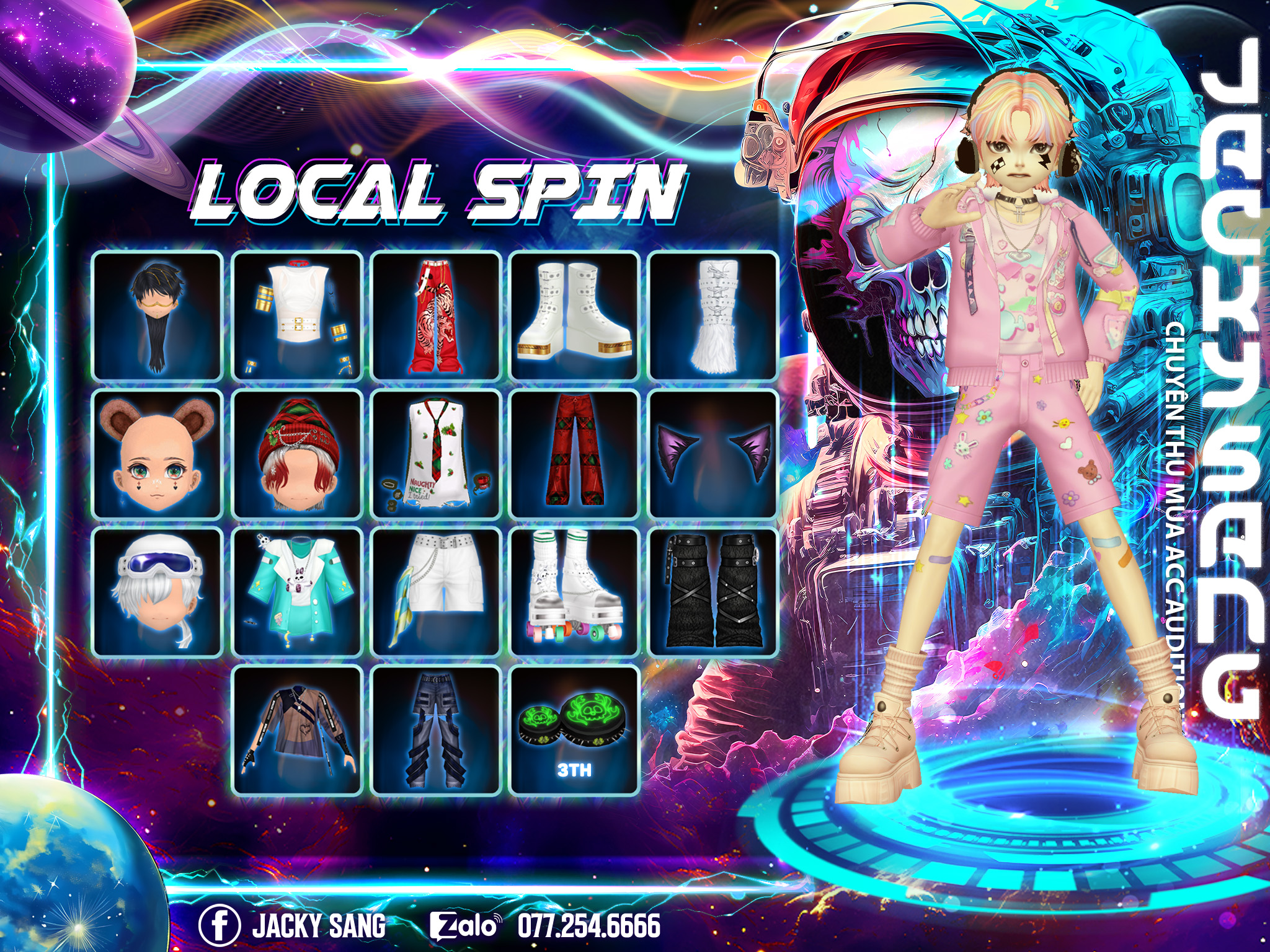Select the dark blue strapped cargo pants

pyautogui.click(x=436, y=730)
